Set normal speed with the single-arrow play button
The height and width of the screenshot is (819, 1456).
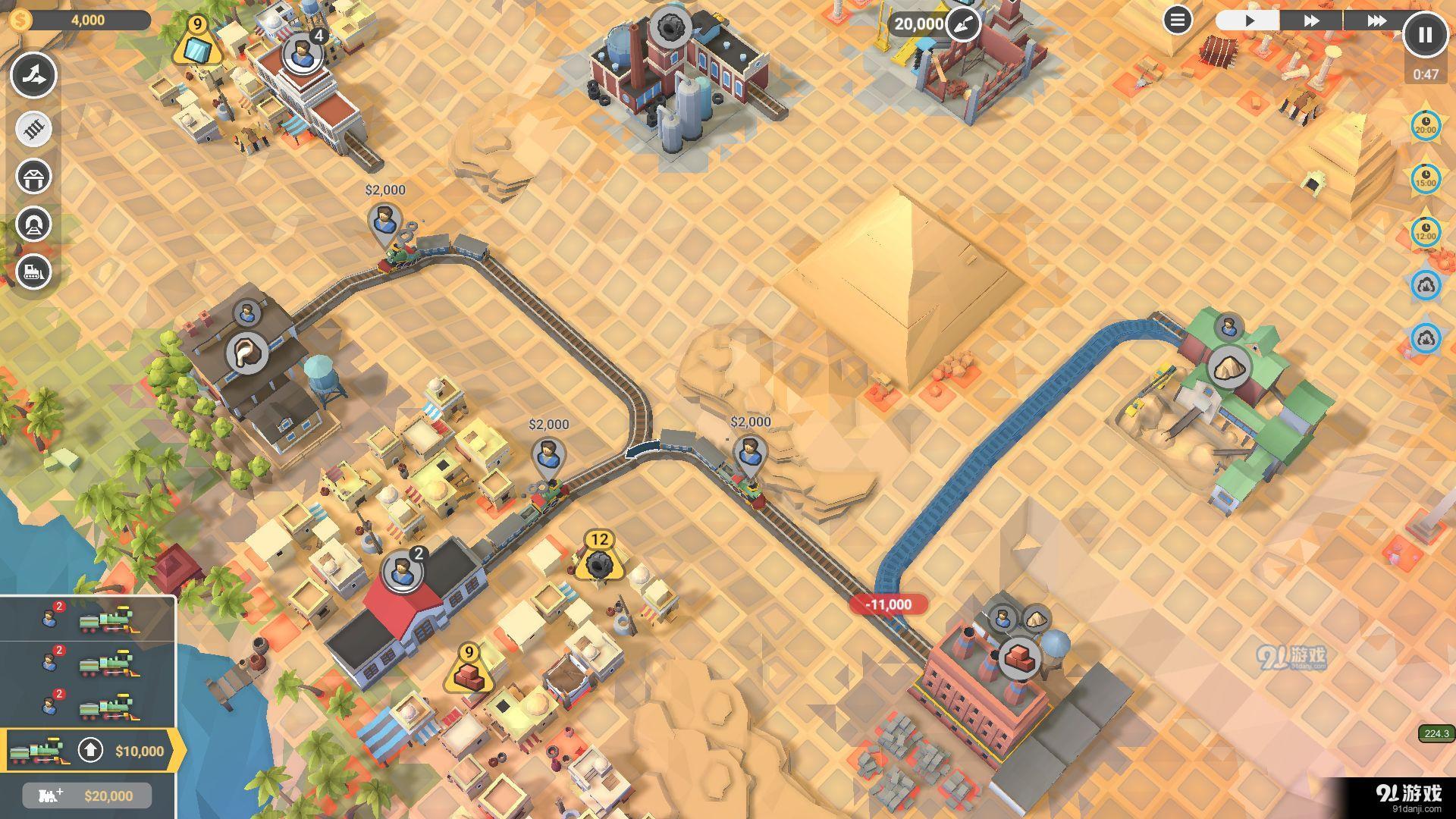1248,20
